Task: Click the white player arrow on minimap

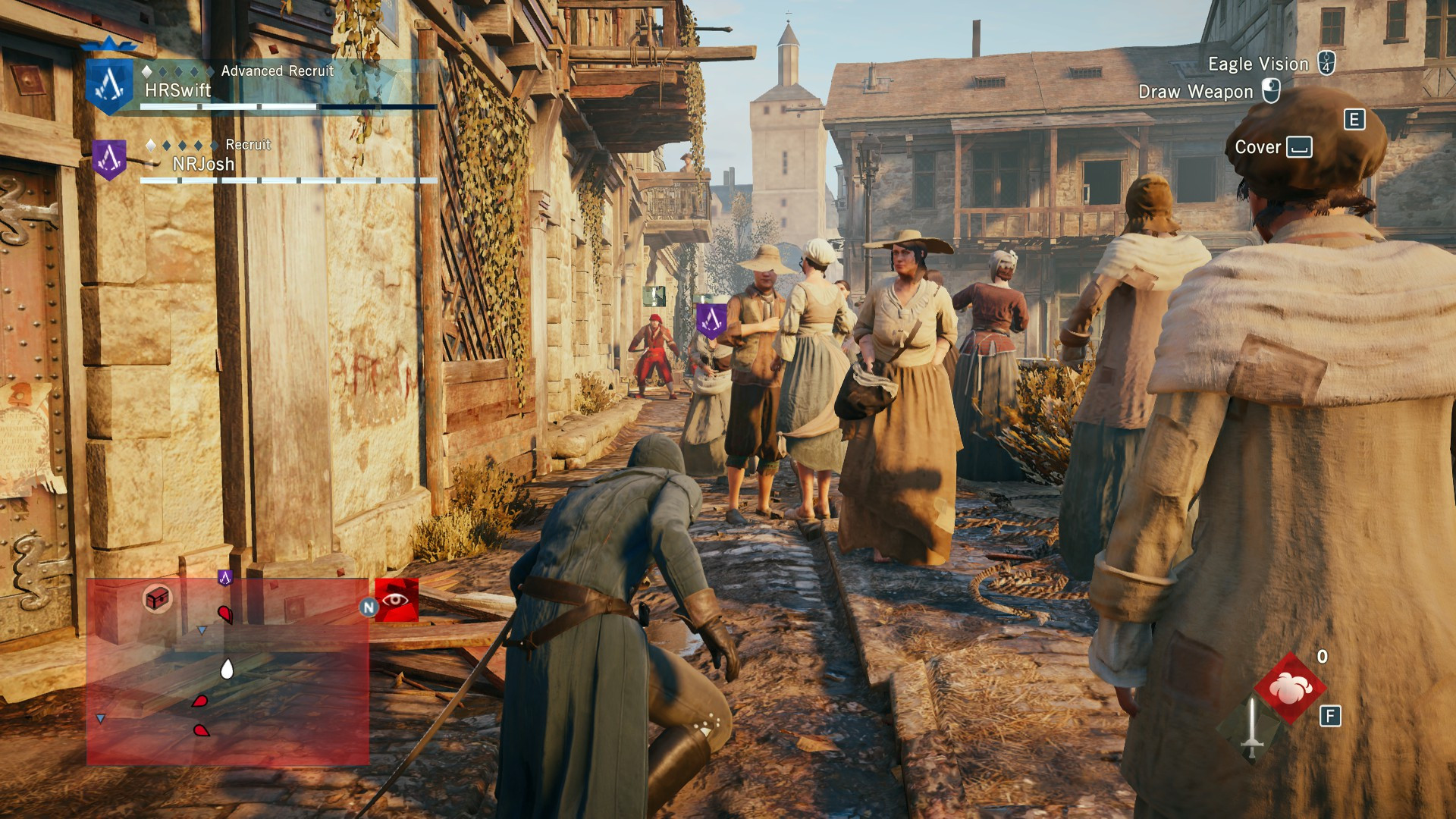Action: pyautogui.click(x=226, y=669)
